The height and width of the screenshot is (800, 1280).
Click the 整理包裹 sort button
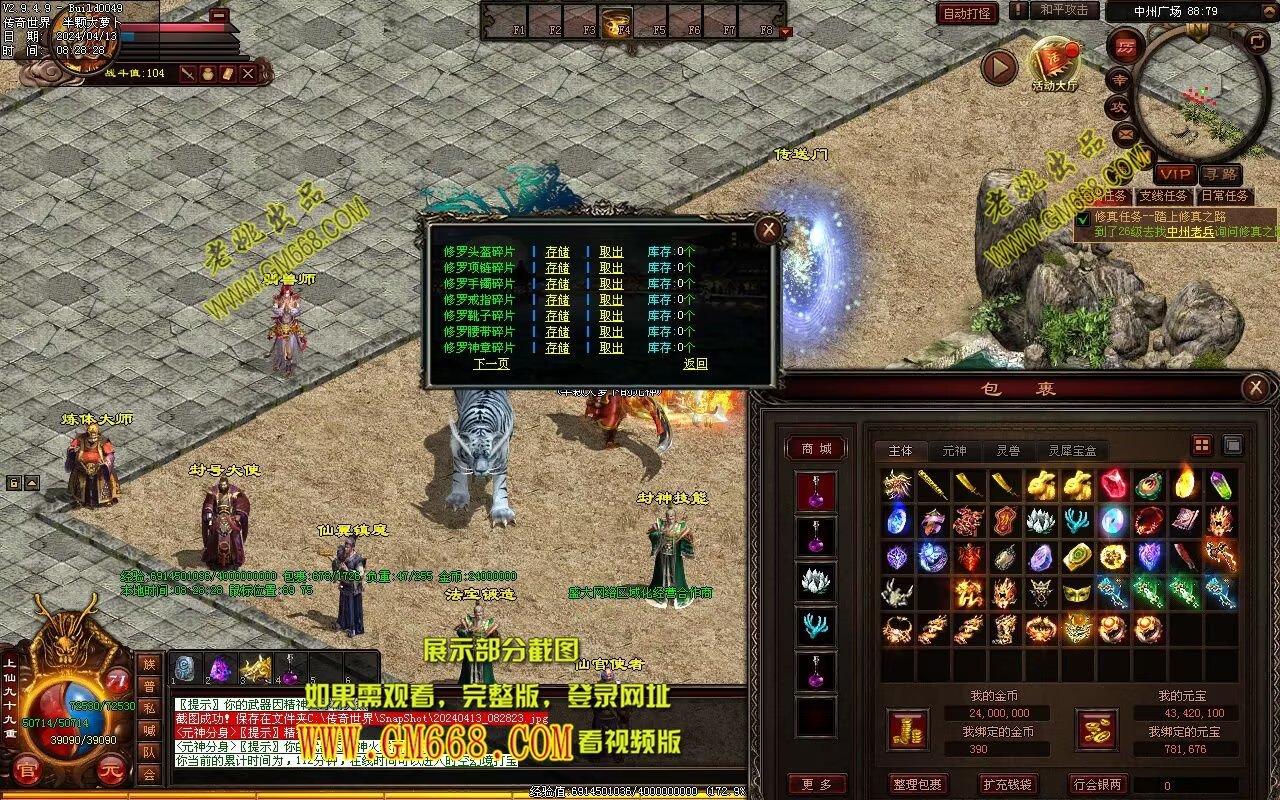click(917, 785)
